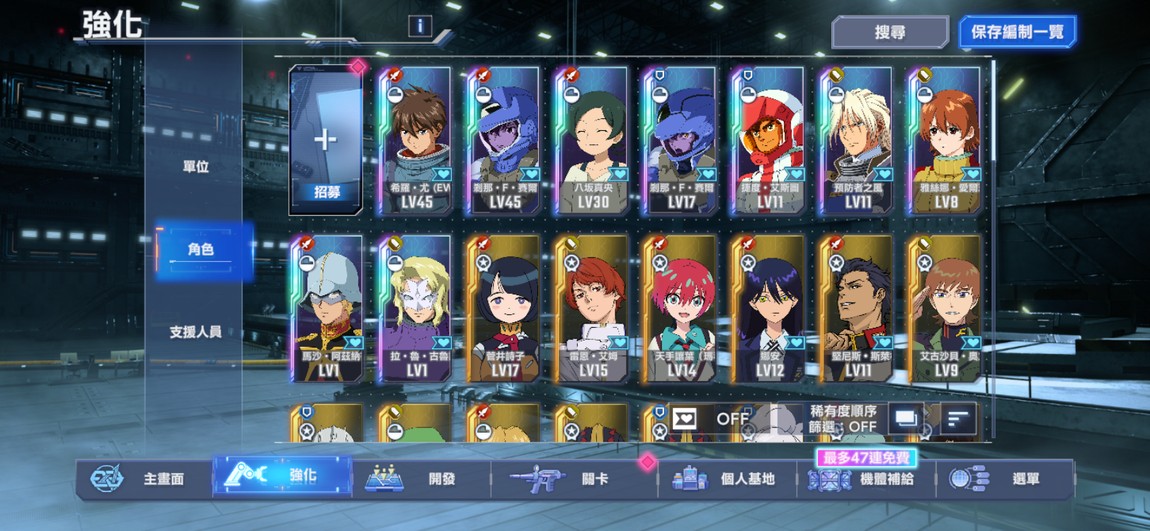Click the info icon beside 強化
This screenshot has width=1150, height=531.
(420, 26)
